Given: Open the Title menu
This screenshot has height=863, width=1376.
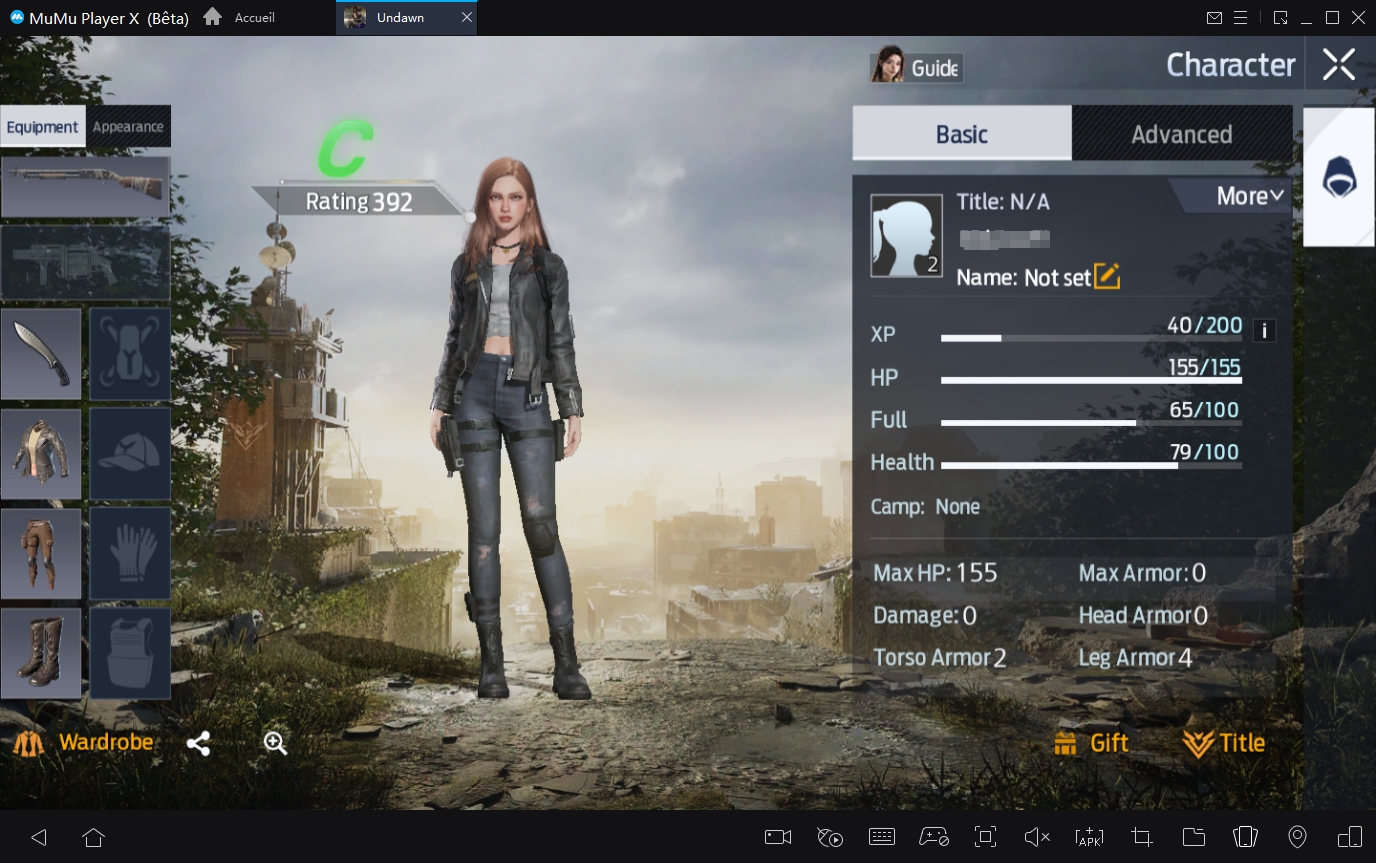Looking at the screenshot, I should (x=1224, y=743).
